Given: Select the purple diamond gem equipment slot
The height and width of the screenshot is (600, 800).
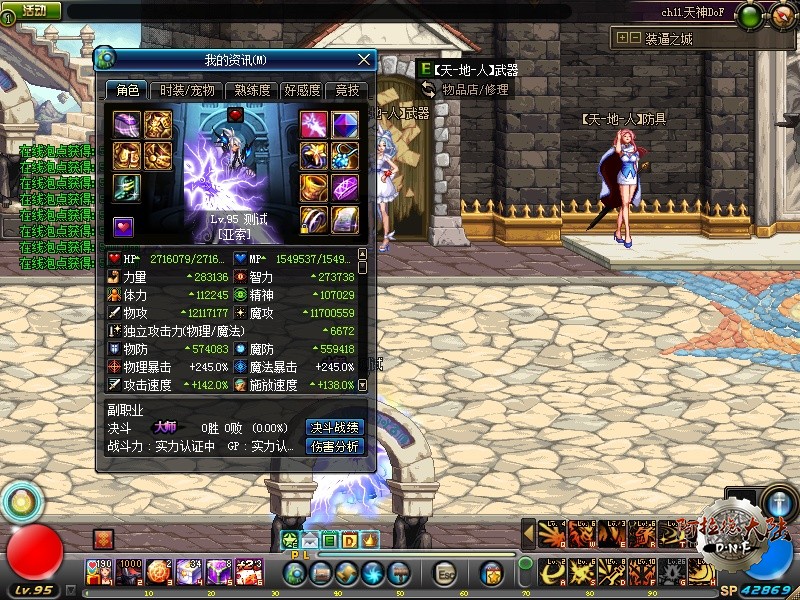Looking at the screenshot, I should coord(344,125).
